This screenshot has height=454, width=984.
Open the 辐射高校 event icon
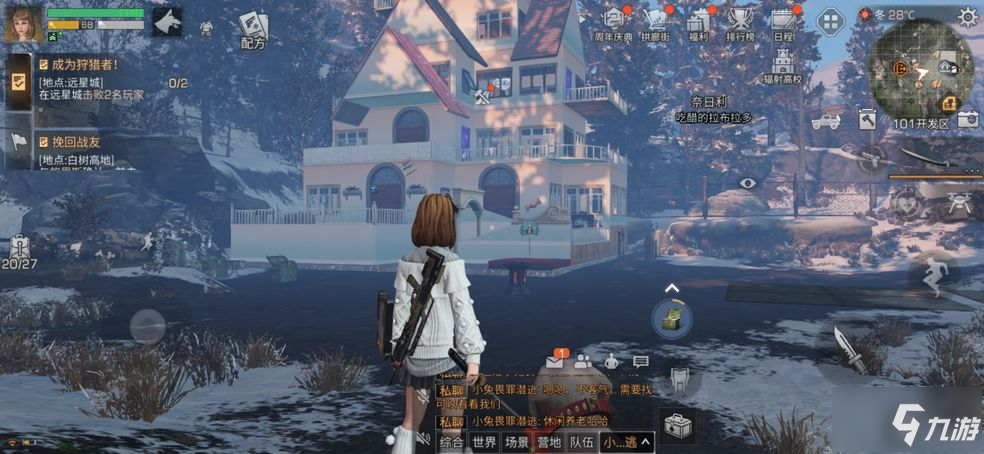pyautogui.click(x=782, y=63)
